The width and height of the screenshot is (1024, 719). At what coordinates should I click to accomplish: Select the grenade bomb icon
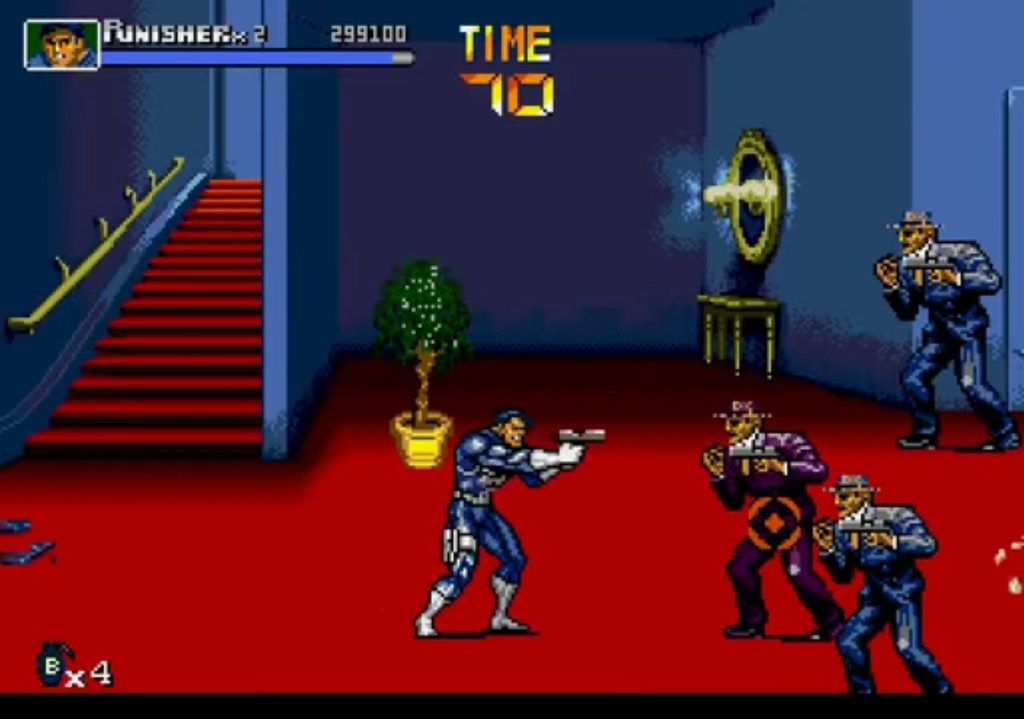pos(51,664)
